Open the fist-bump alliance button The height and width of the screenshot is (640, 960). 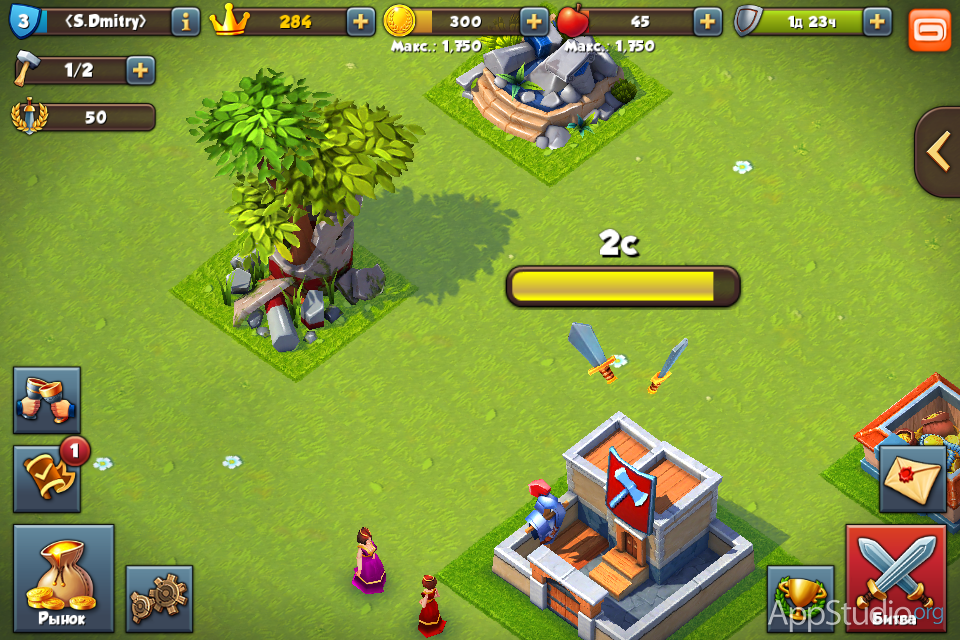[x=47, y=400]
